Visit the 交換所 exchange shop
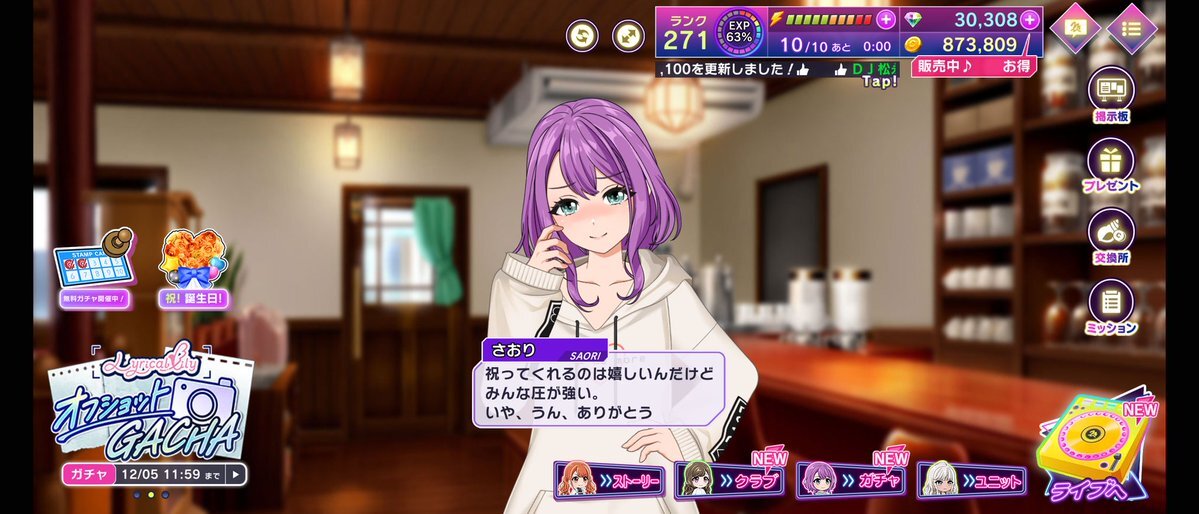This screenshot has height=514, width=1199. coord(1111,236)
